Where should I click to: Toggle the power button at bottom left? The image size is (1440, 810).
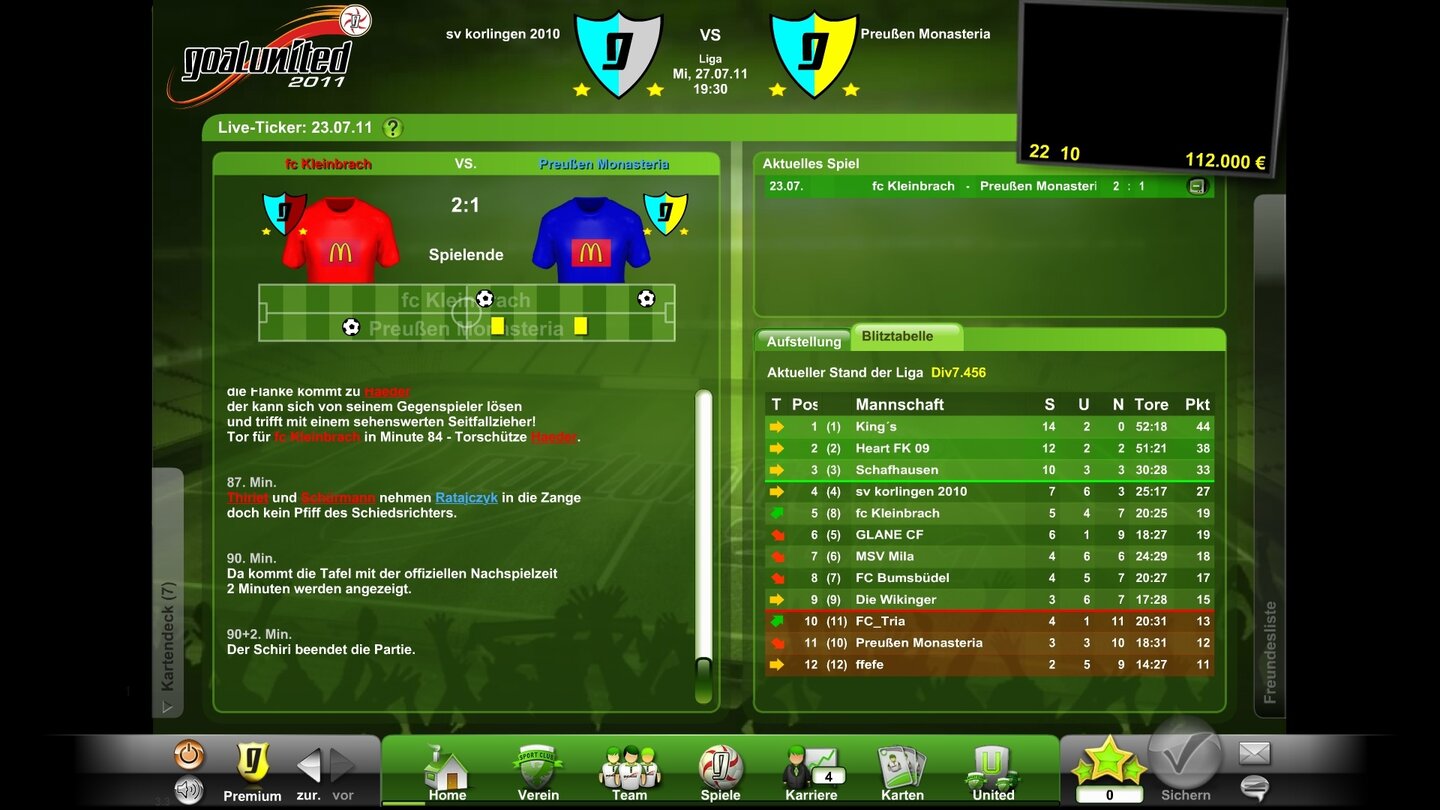click(189, 754)
